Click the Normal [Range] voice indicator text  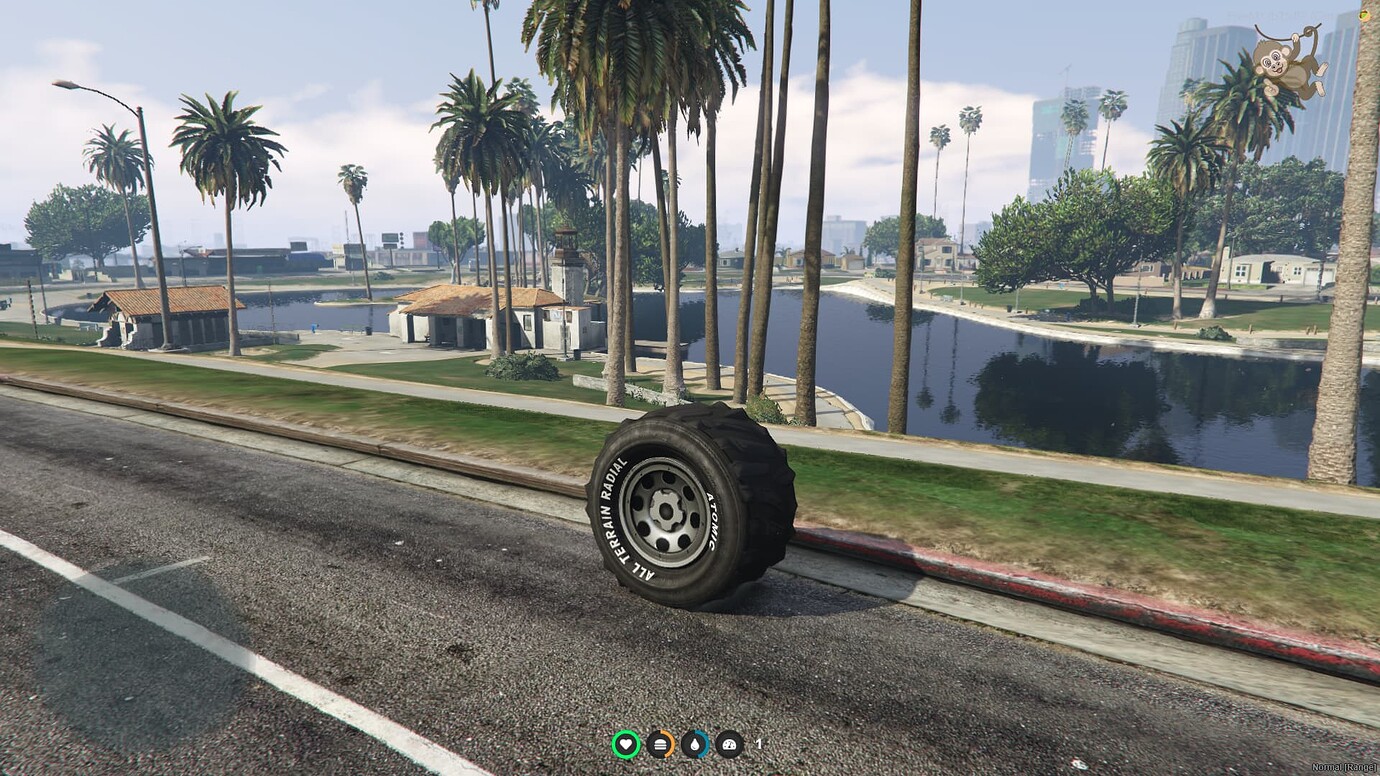point(1344,767)
